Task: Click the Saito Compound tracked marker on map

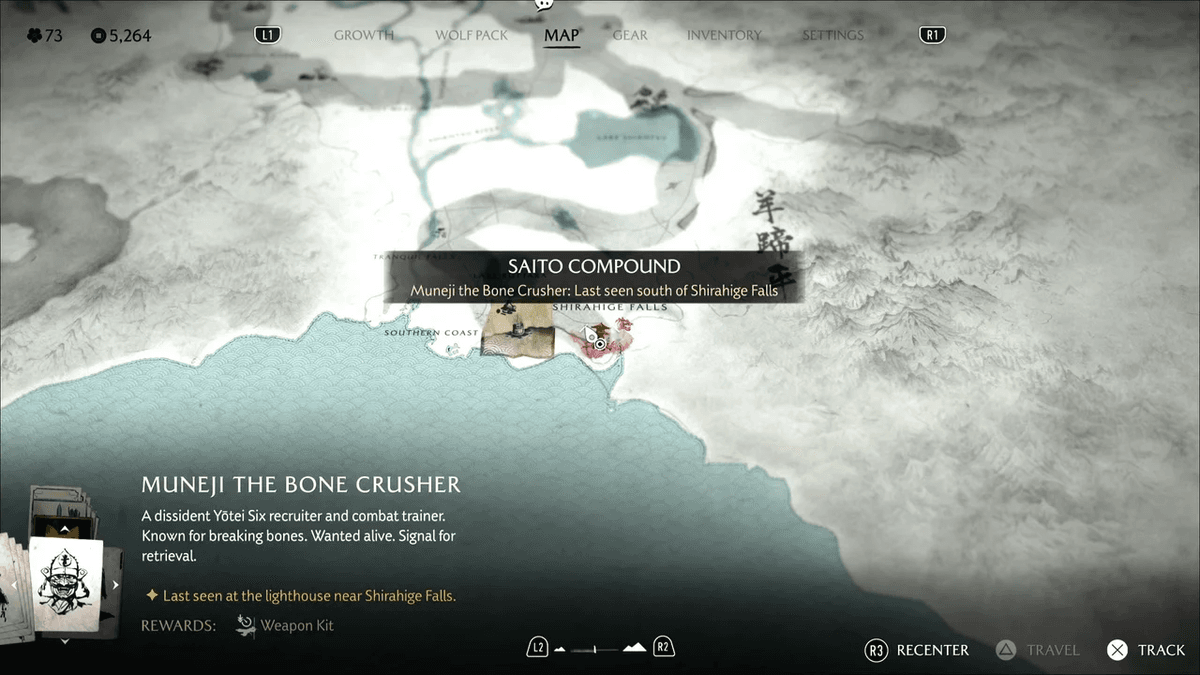Action: tap(600, 343)
